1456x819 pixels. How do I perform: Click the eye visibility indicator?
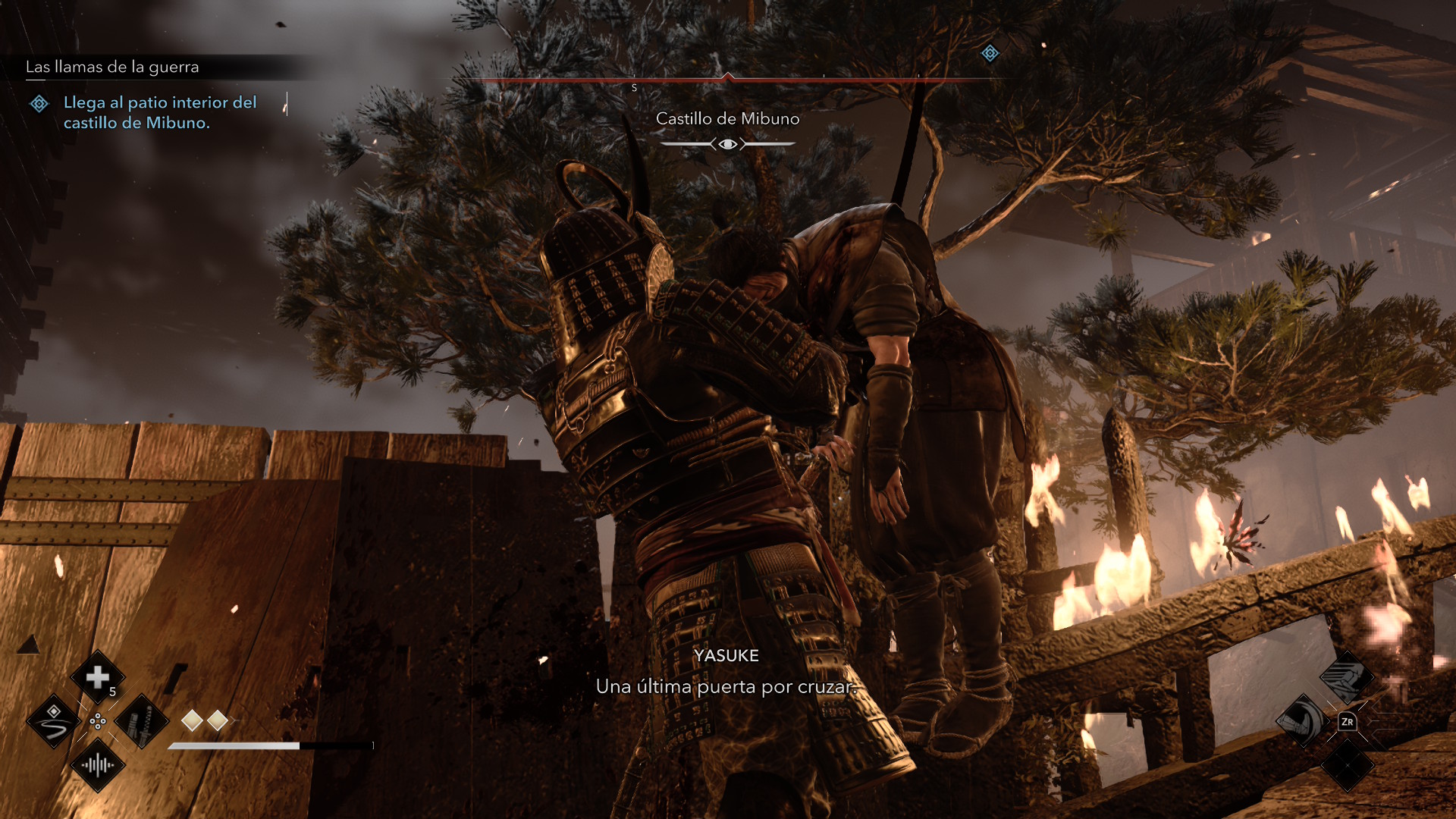(x=727, y=144)
